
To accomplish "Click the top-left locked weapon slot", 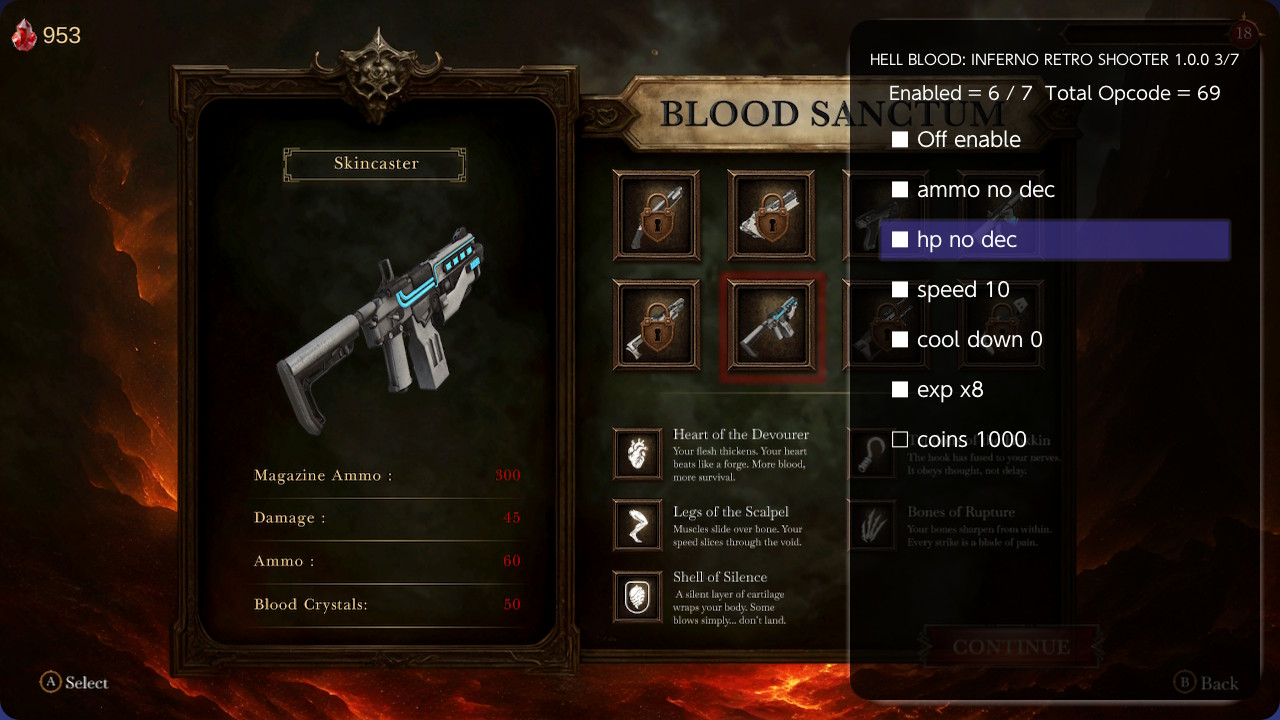I will [x=656, y=216].
